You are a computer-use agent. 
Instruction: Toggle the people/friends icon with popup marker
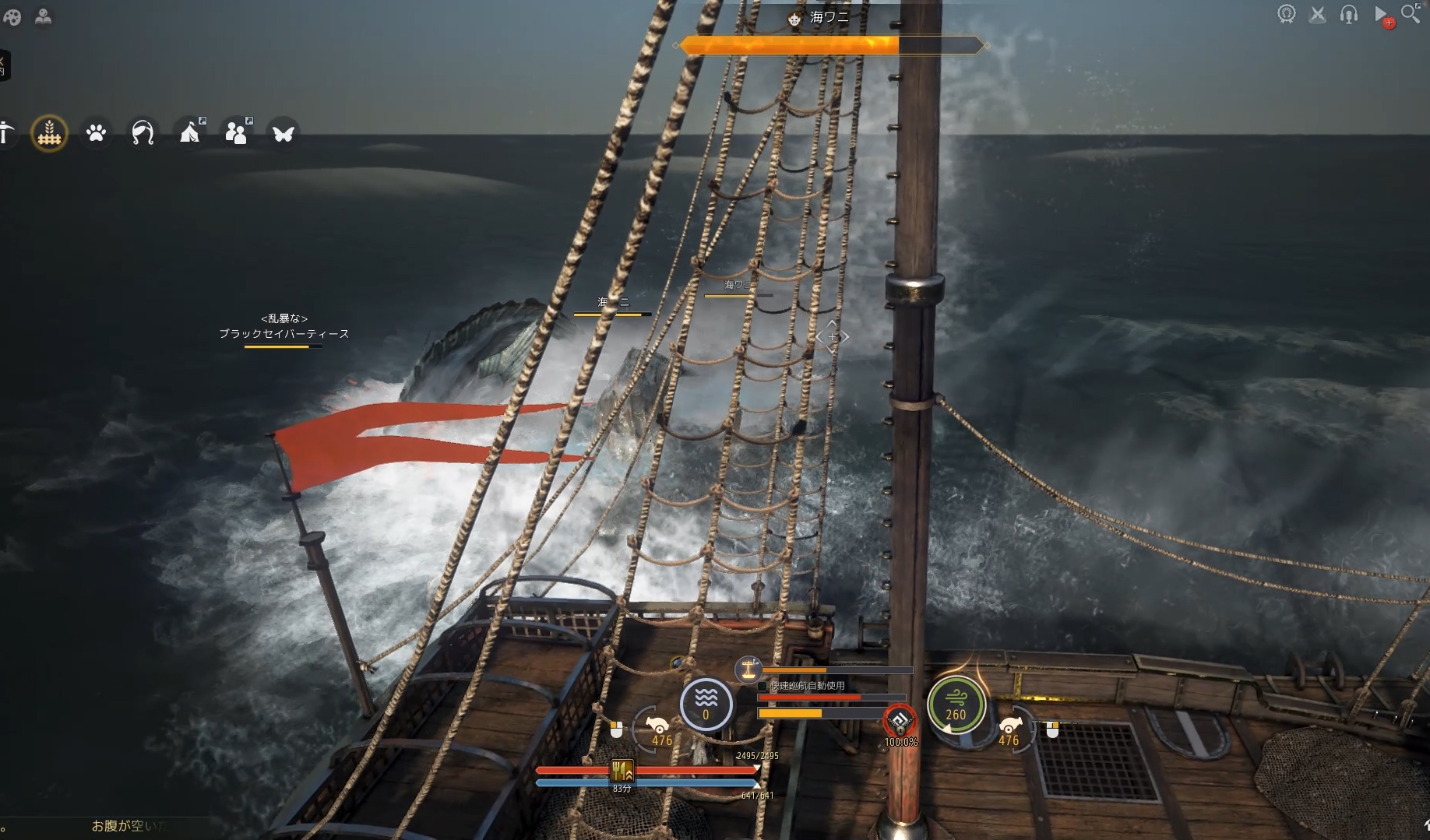[236, 133]
